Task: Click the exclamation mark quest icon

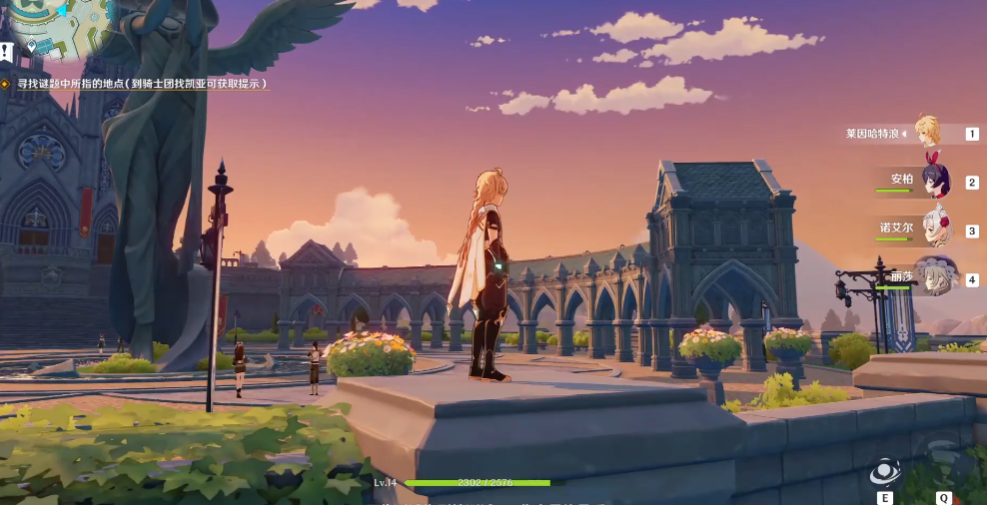Action: coord(7,51)
